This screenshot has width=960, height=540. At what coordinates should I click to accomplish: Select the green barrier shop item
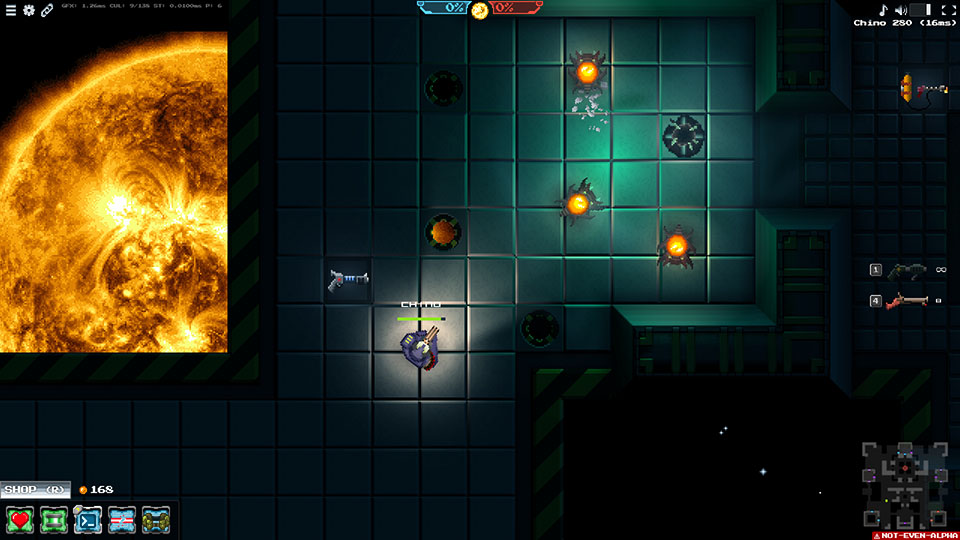(54, 520)
